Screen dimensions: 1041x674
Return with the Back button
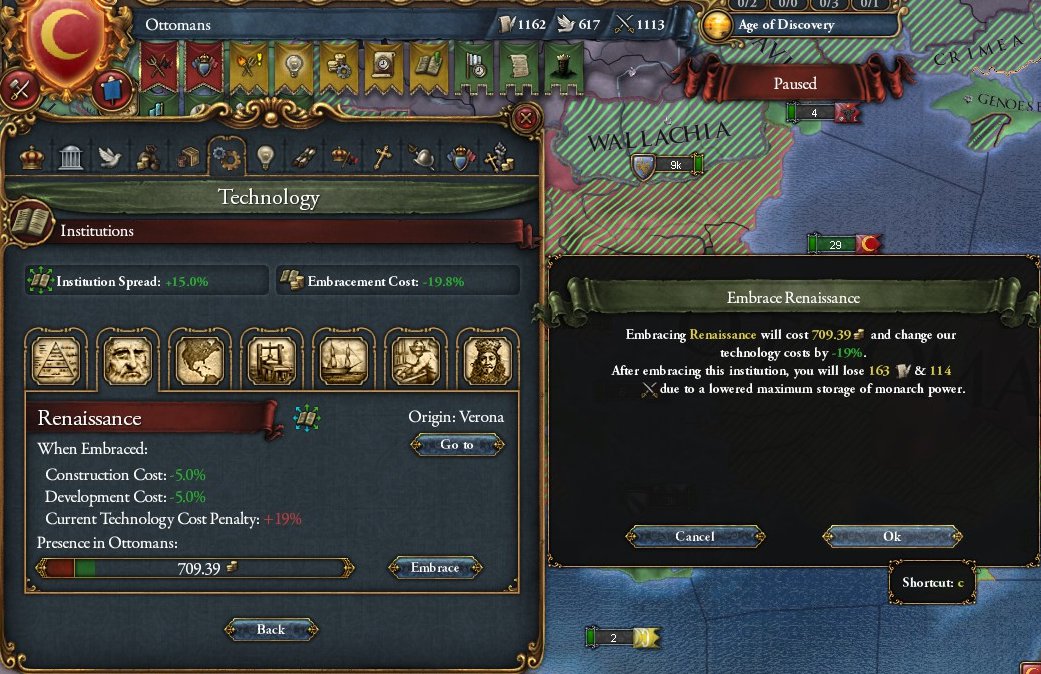271,630
